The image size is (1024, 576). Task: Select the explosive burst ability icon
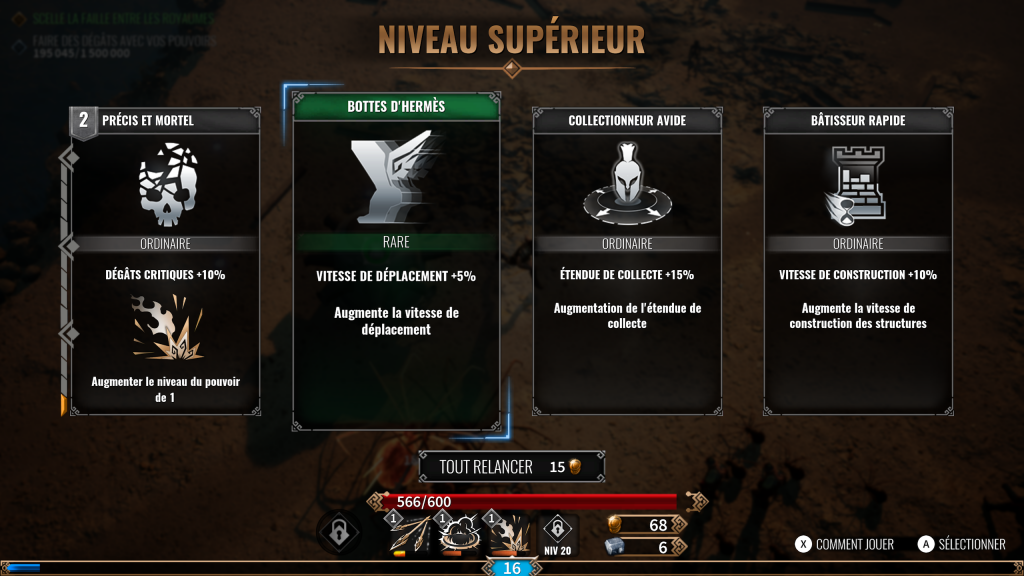click(509, 535)
